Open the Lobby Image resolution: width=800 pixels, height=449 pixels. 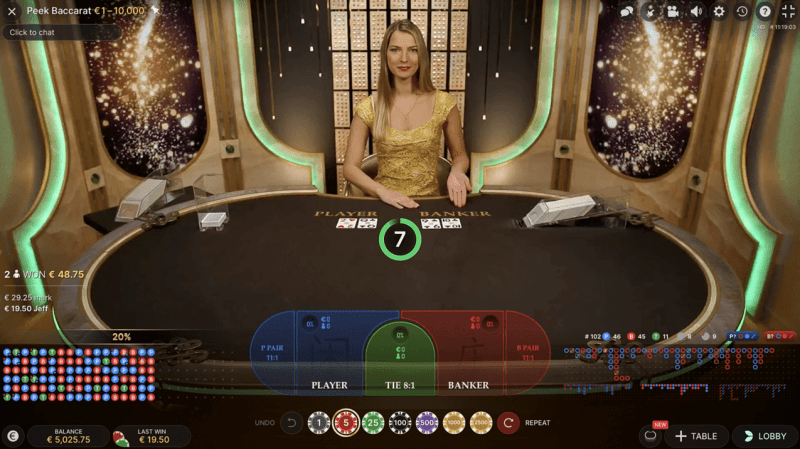[765, 436]
